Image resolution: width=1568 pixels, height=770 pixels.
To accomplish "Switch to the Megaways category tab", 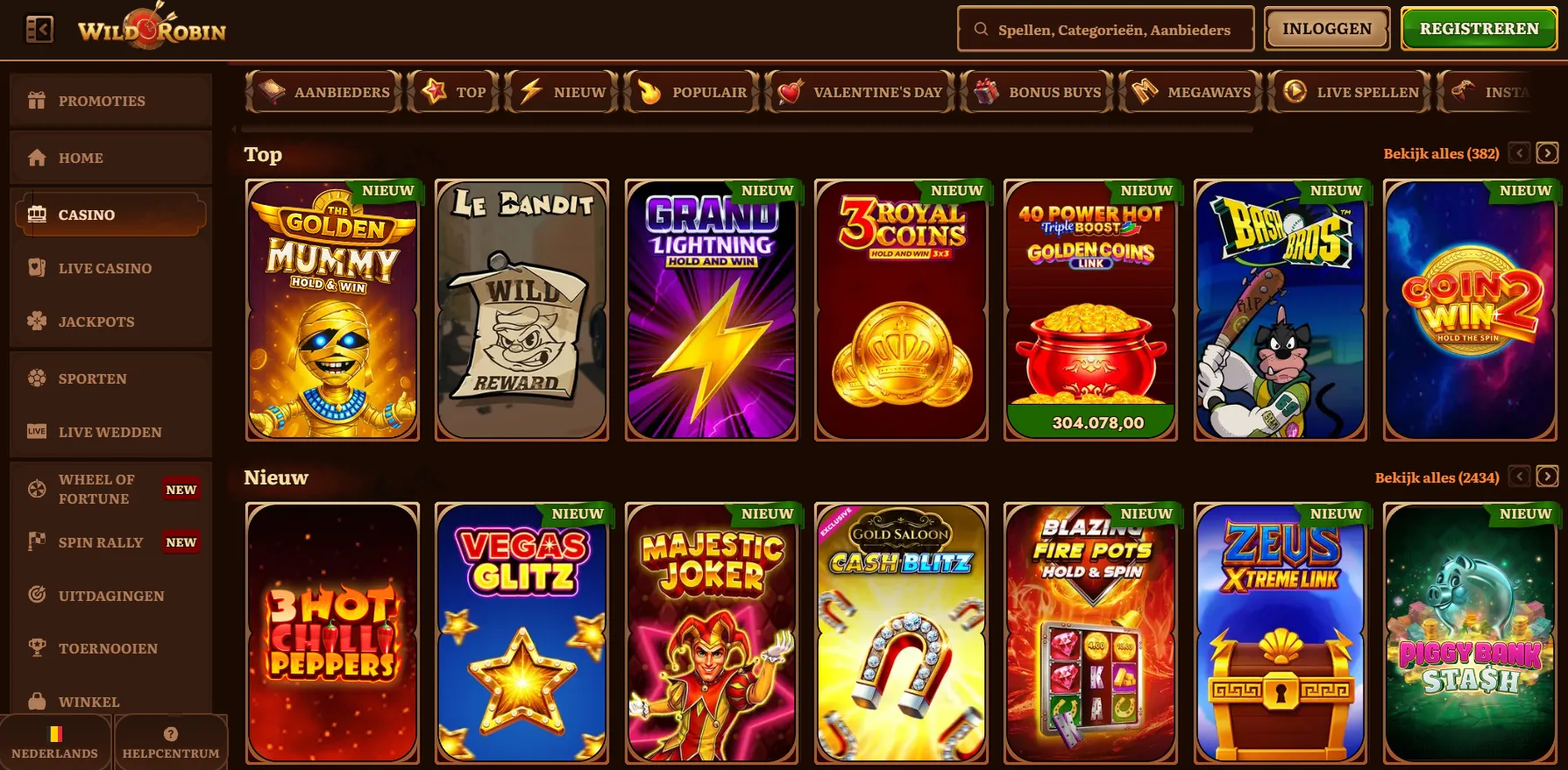I will point(1190,91).
